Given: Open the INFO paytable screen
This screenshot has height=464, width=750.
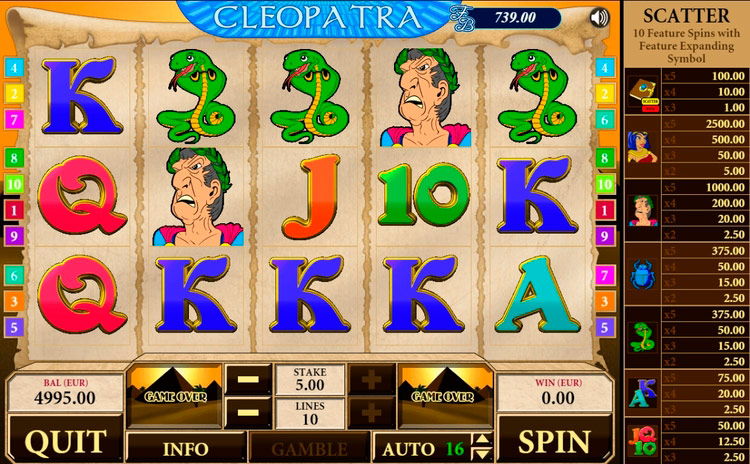Looking at the screenshot, I should click(186, 448).
